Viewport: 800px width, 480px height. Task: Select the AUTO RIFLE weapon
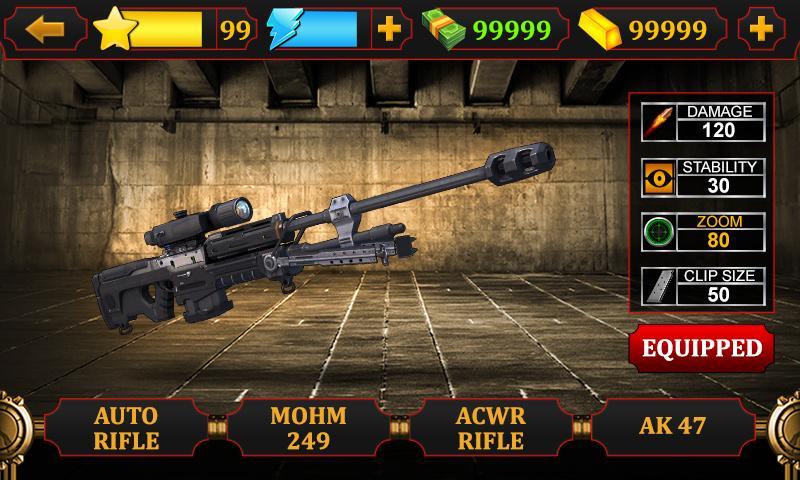pos(127,427)
